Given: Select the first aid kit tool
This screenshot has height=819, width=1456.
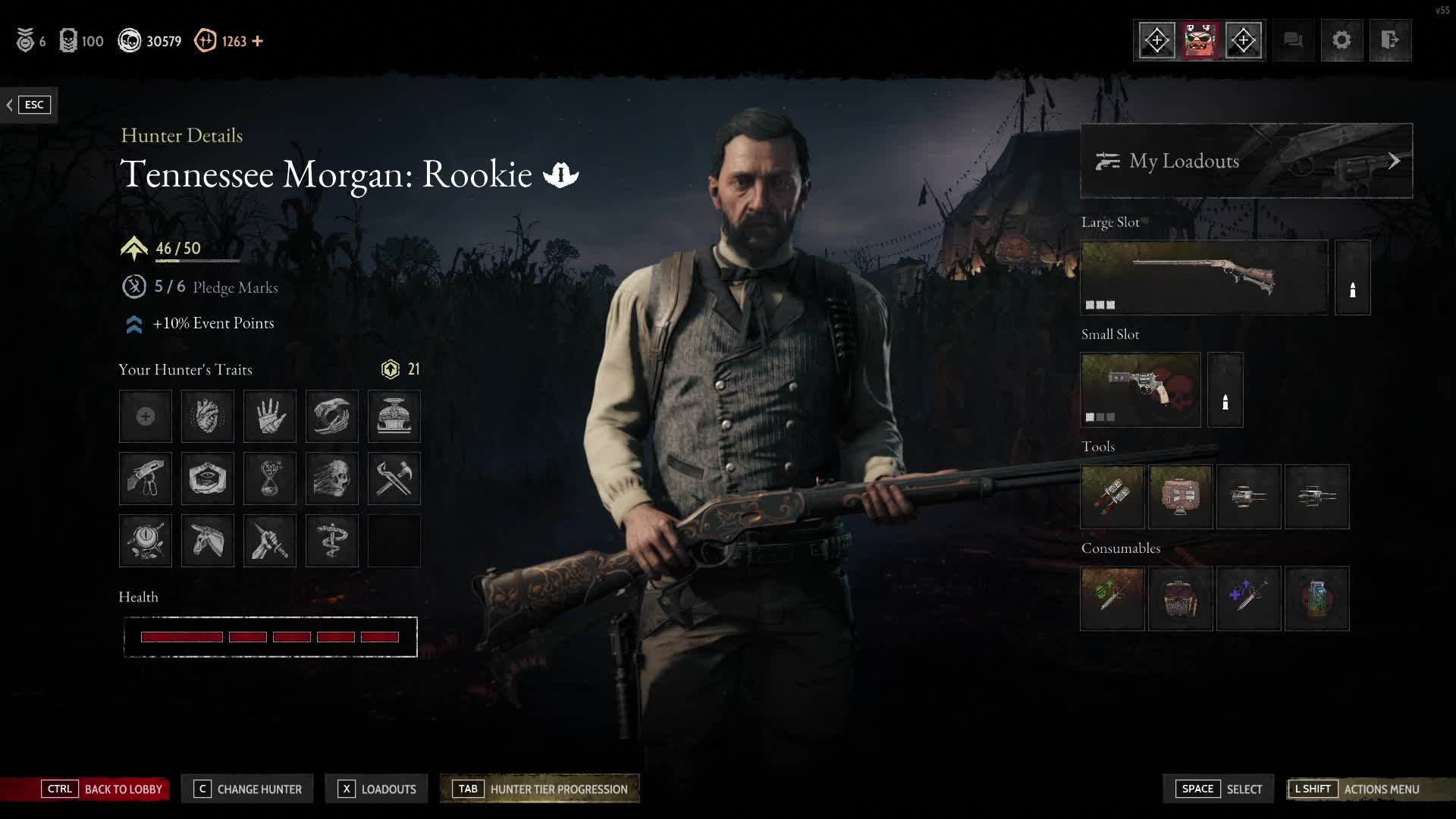Looking at the screenshot, I should tap(1180, 497).
